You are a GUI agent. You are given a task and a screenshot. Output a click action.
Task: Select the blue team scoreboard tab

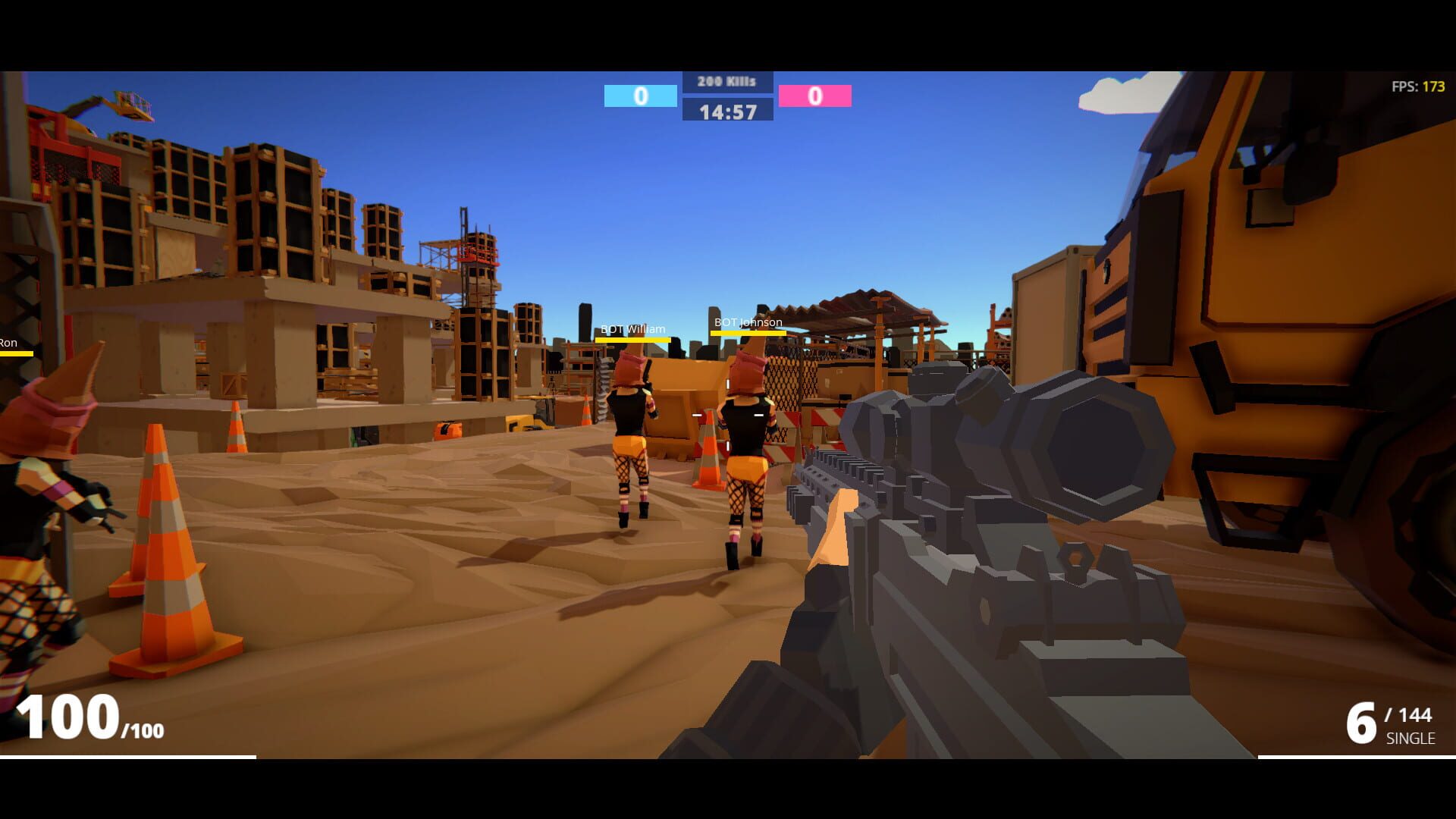(x=639, y=96)
